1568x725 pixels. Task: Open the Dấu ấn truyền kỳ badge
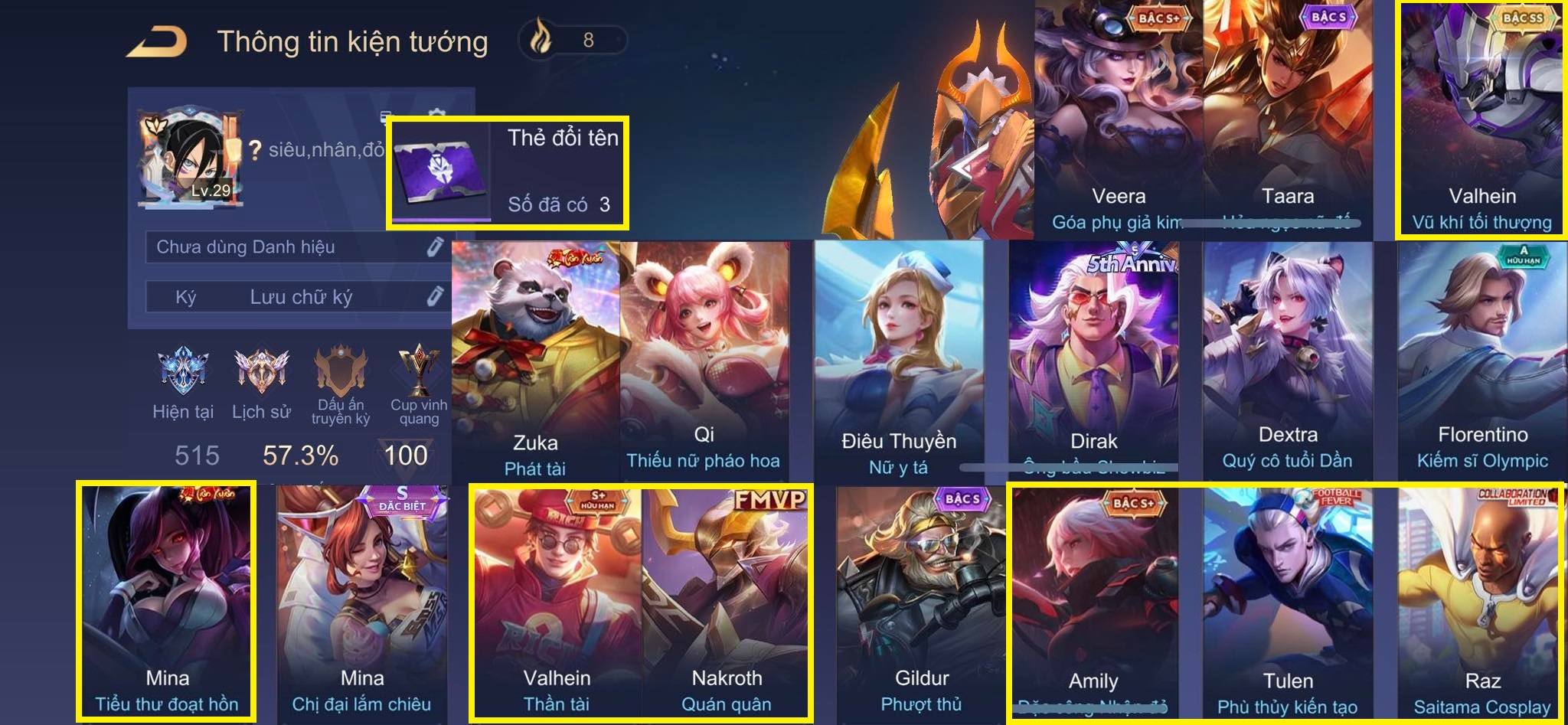point(341,371)
